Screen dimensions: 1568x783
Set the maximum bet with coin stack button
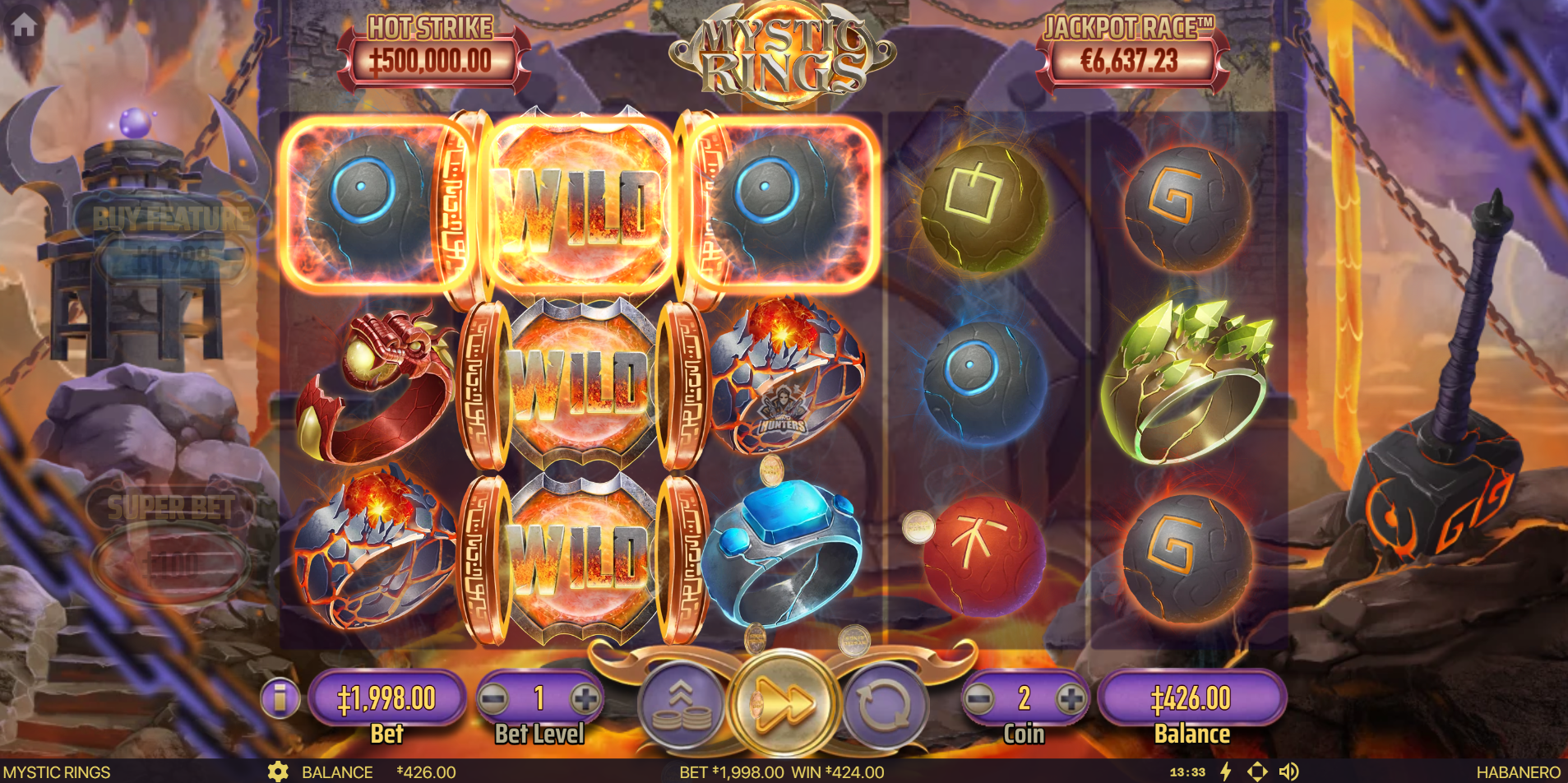pyautogui.click(x=682, y=705)
